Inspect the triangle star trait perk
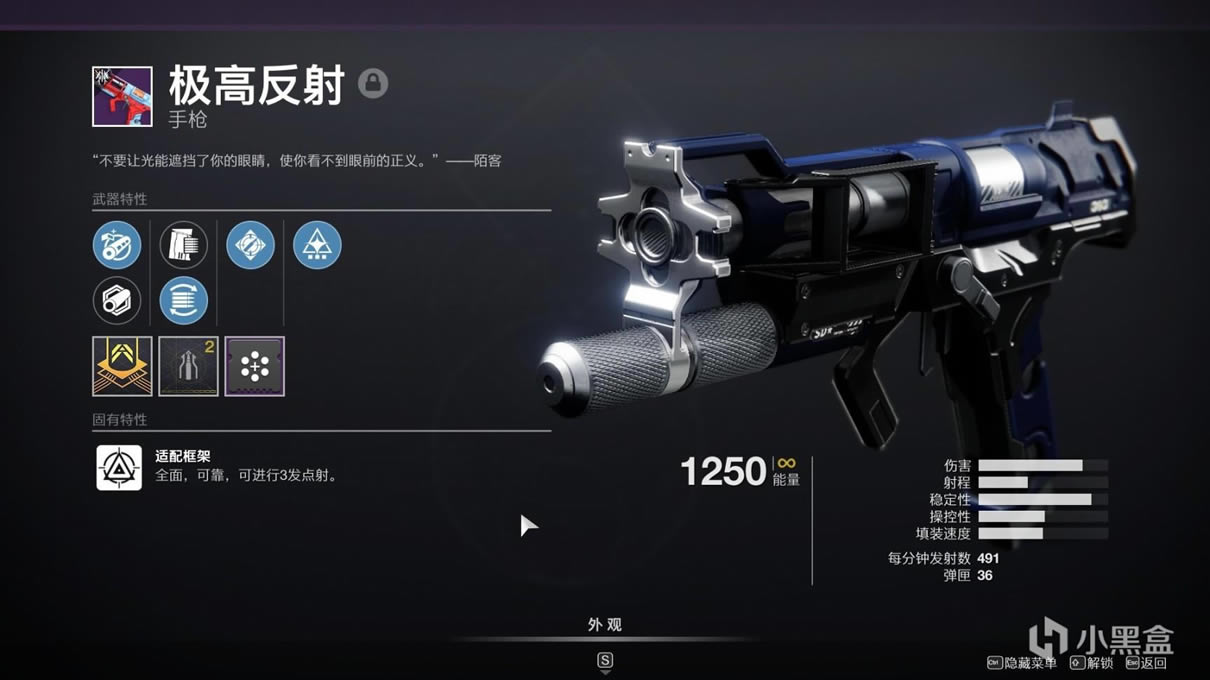Viewport: 1210px width, 680px height. 317,245
